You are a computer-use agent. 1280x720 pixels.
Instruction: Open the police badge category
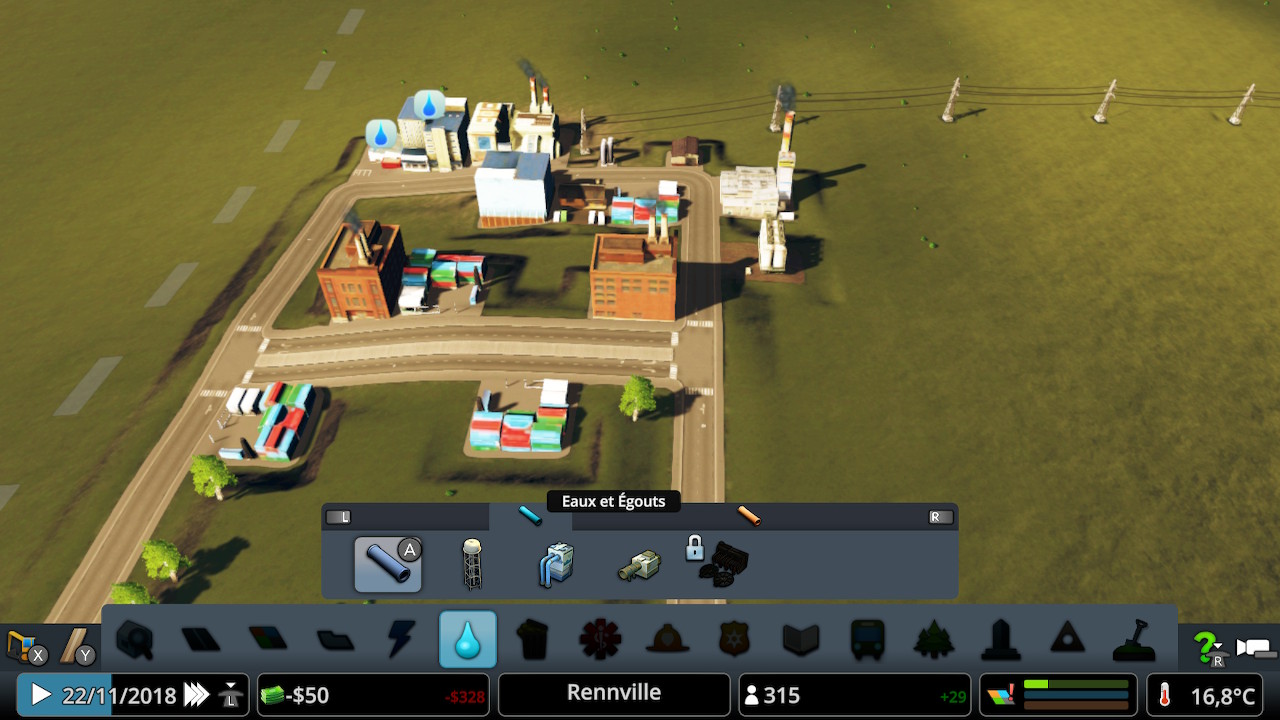[734, 639]
